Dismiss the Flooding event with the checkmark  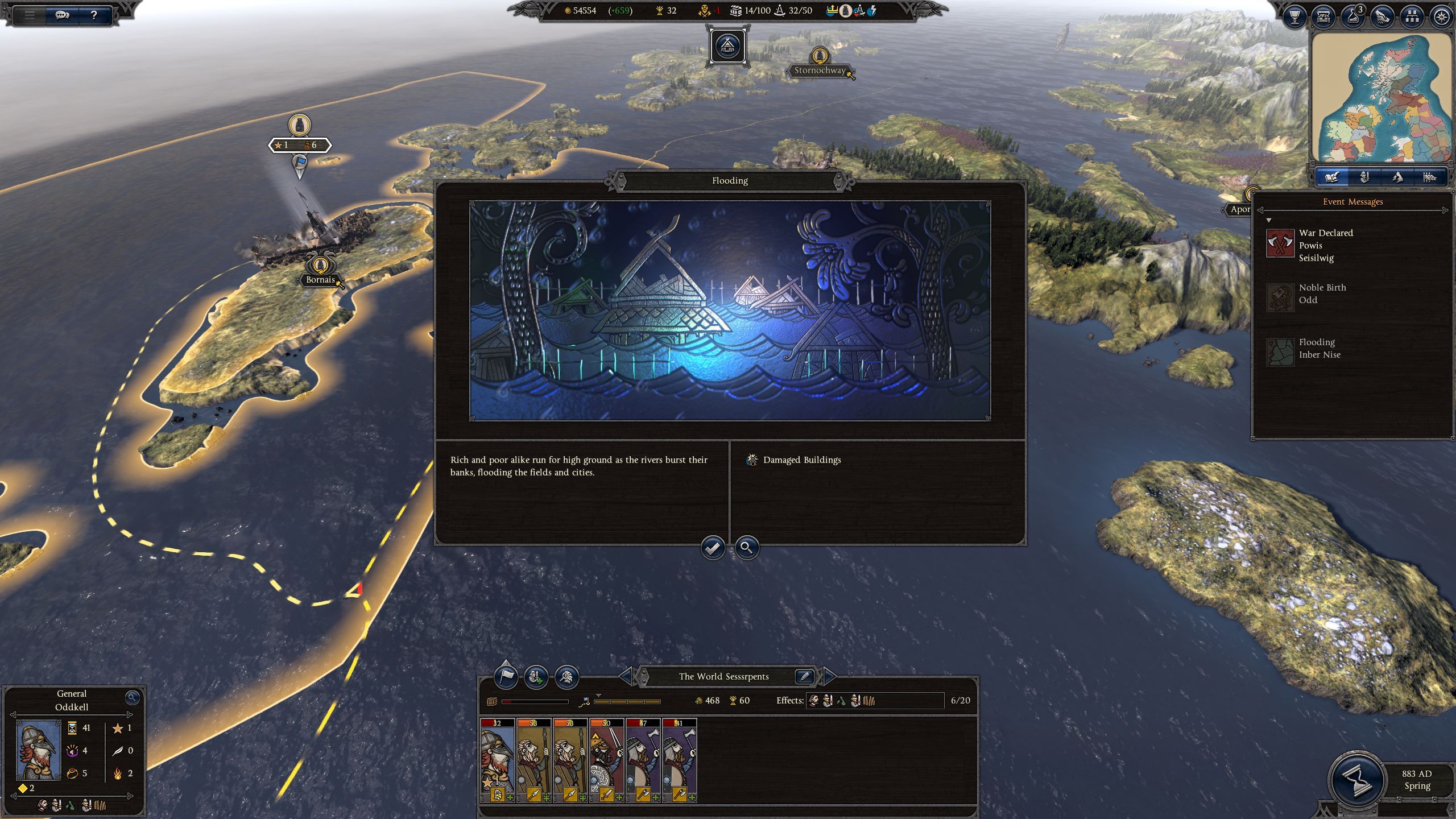coord(712,548)
